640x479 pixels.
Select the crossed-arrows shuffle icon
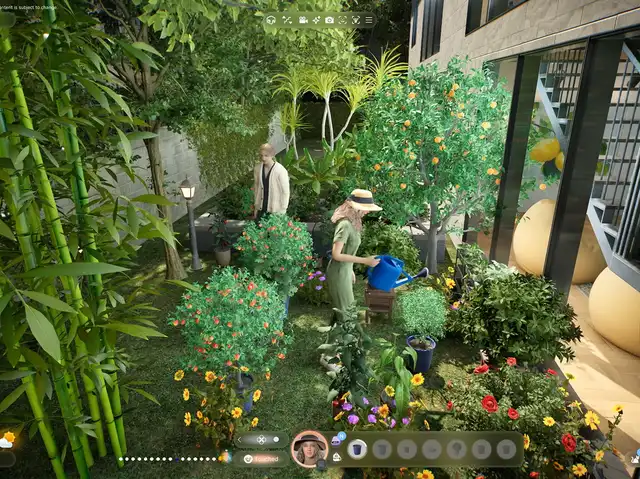[x=287, y=20]
